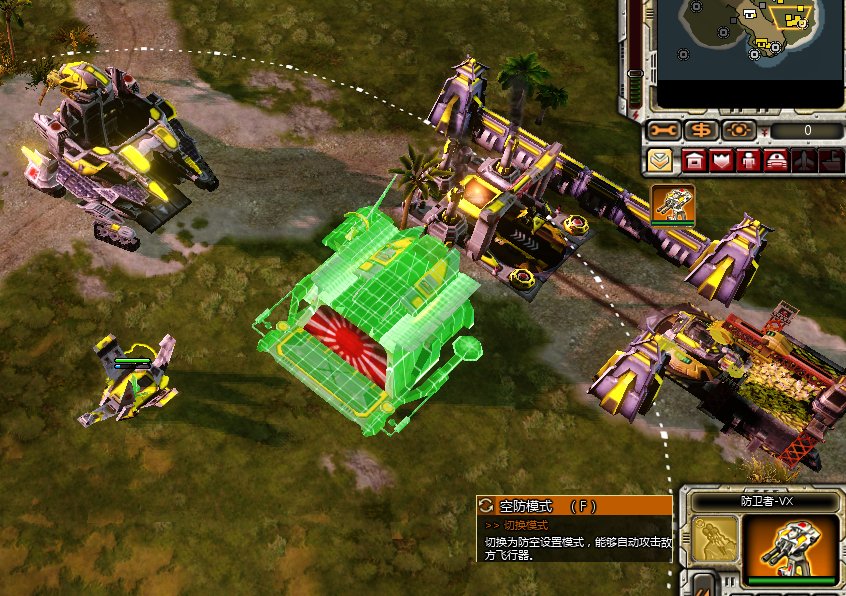The width and height of the screenshot is (846, 596).
Task: Select the yellow chevron tab
Action: (x=660, y=160)
